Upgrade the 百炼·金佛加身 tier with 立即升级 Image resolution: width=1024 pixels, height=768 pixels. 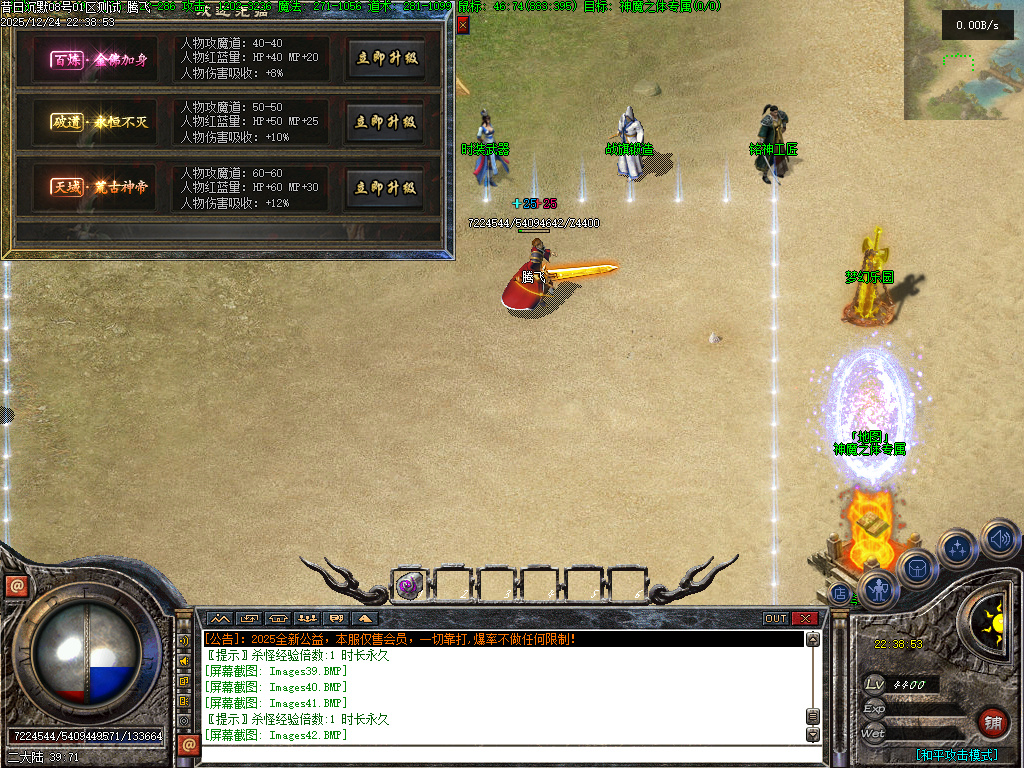point(385,58)
